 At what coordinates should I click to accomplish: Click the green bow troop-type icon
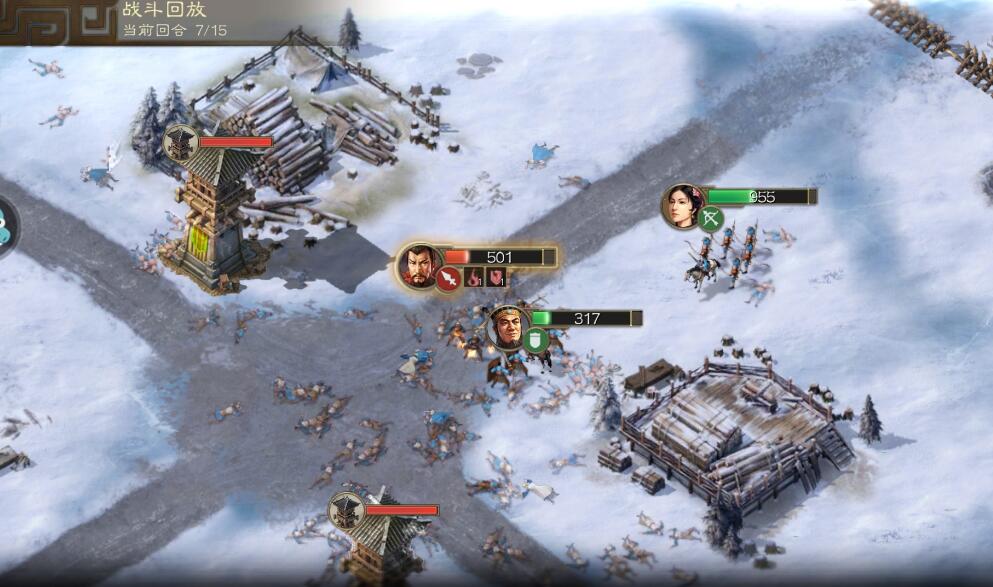pyautogui.click(x=711, y=218)
